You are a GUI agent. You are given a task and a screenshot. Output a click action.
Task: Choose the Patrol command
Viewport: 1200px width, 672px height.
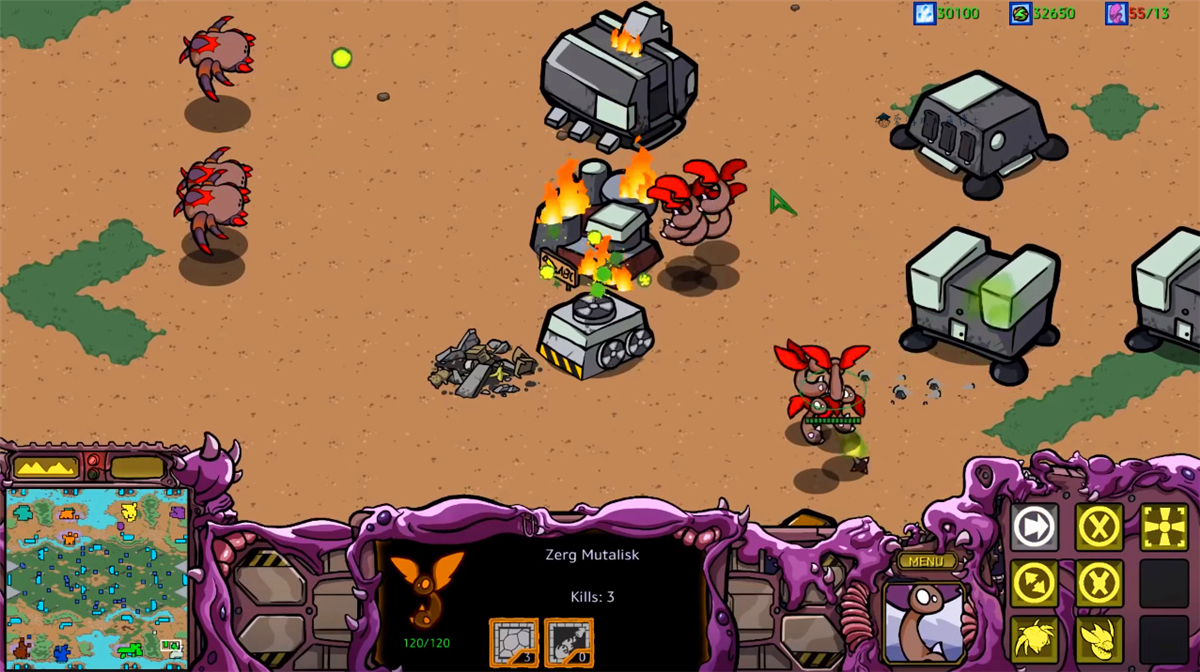(x=1034, y=583)
